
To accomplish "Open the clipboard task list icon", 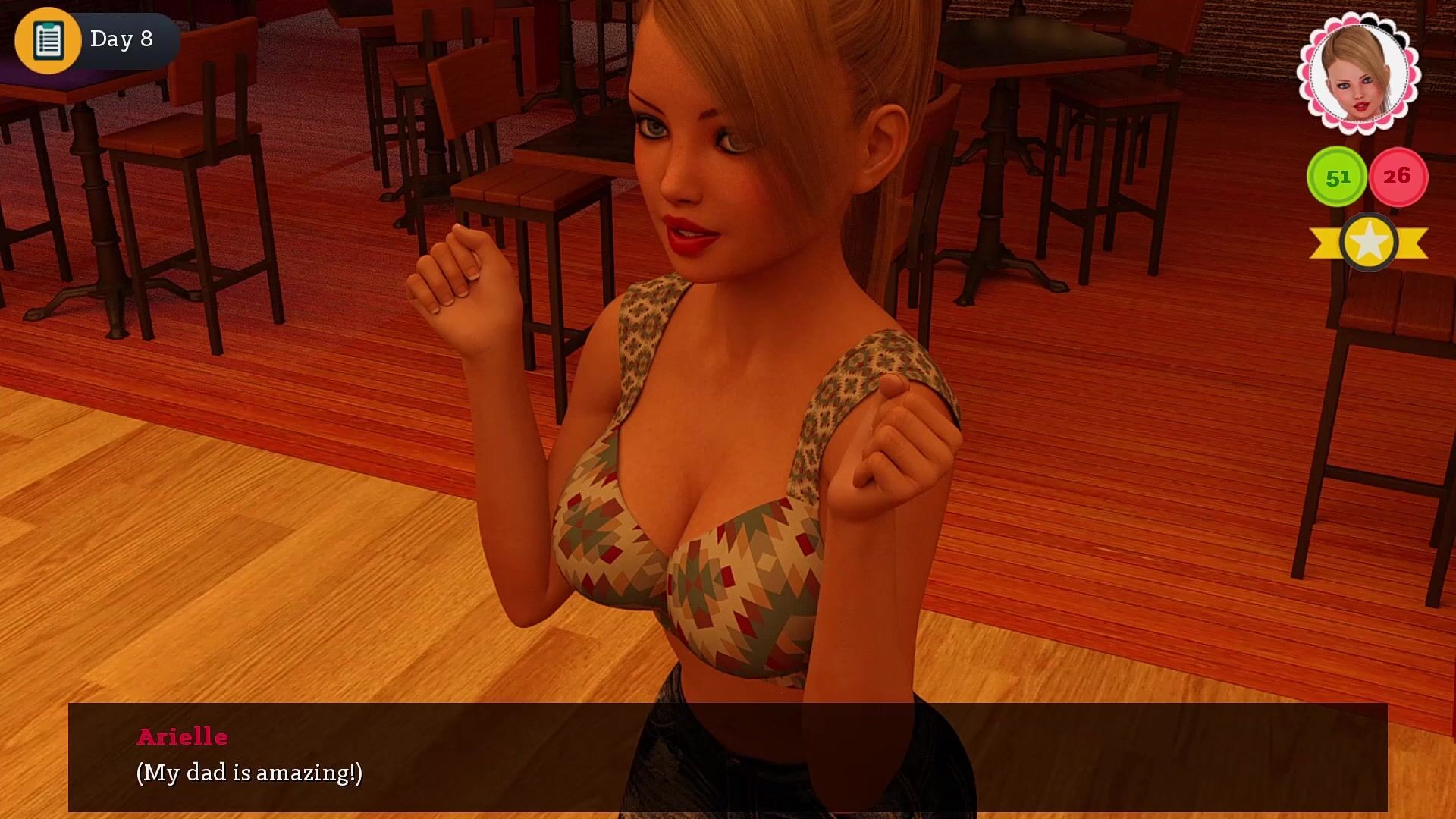I will coord(48,40).
